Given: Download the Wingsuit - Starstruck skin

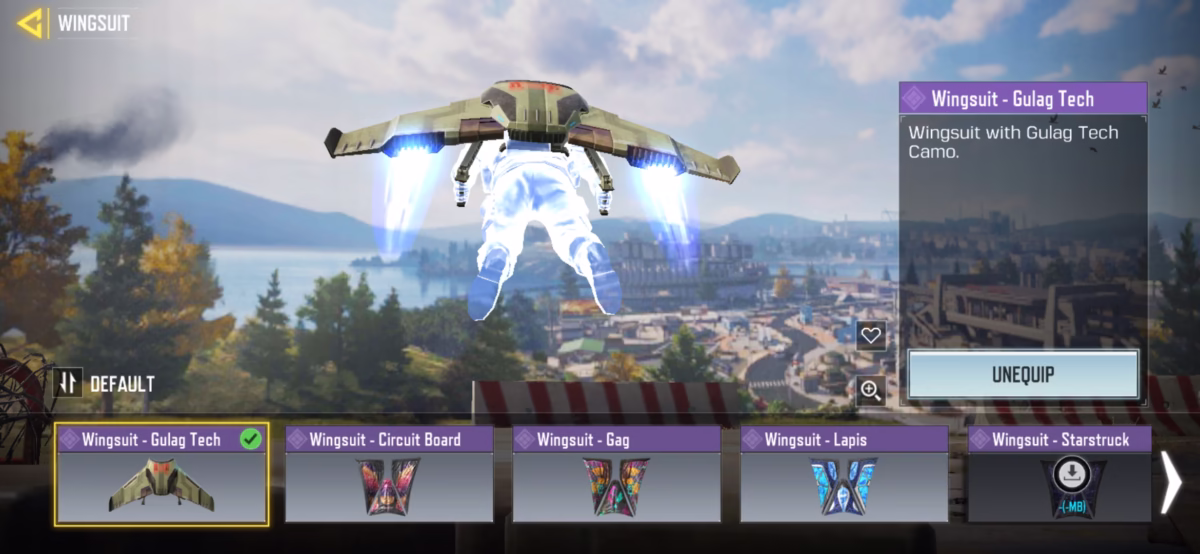Looking at the screenshot, I should pyautogui.click(x=1072, y=472).
